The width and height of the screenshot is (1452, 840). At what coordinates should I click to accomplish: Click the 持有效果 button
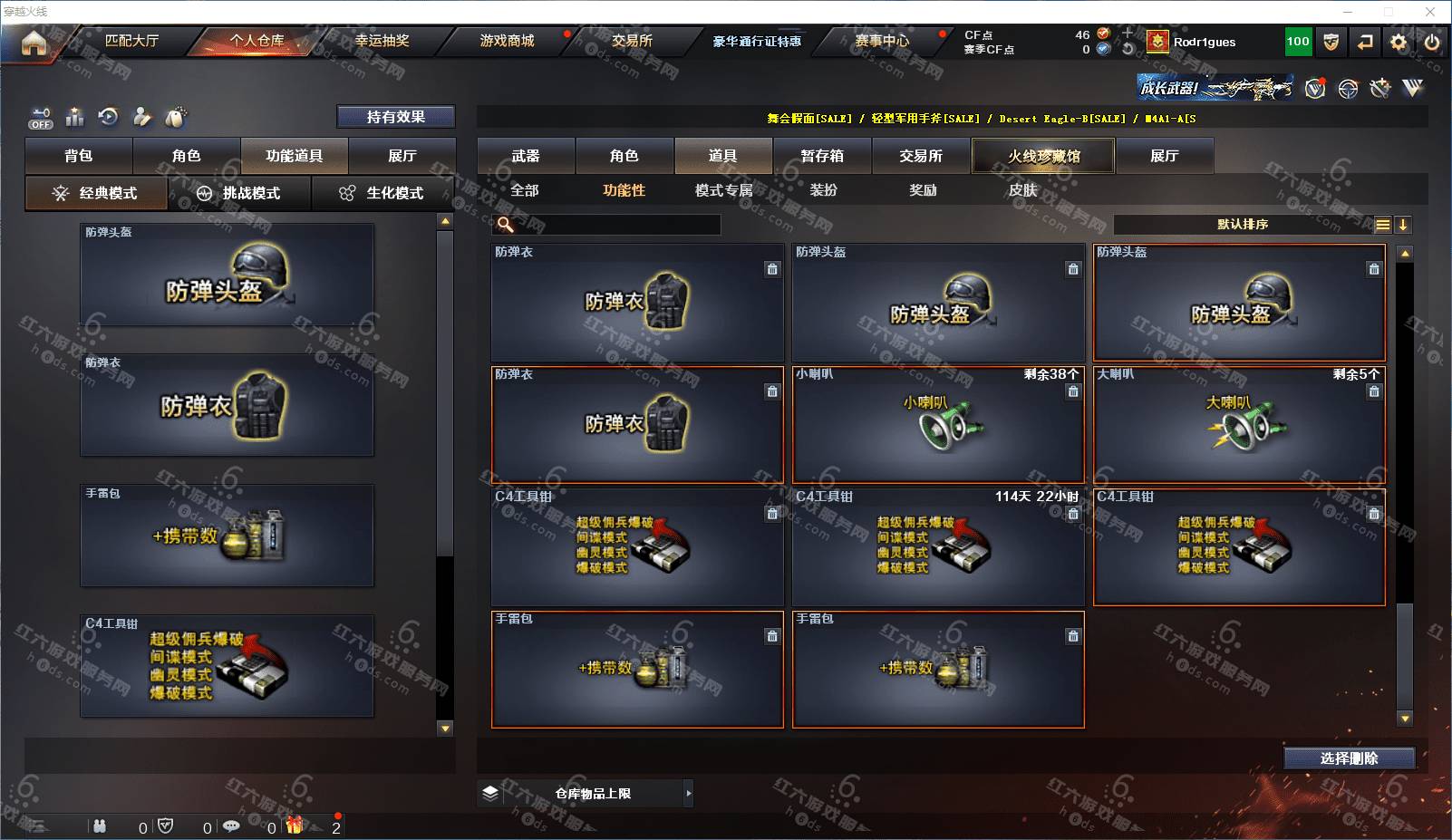(x=395, y=117)
